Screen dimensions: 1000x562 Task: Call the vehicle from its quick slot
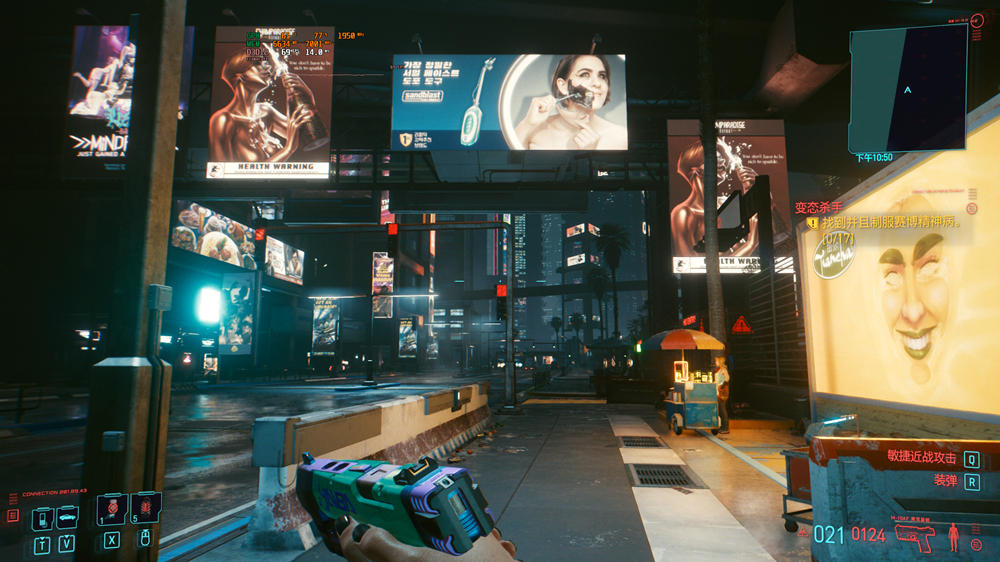coord(67,516)
